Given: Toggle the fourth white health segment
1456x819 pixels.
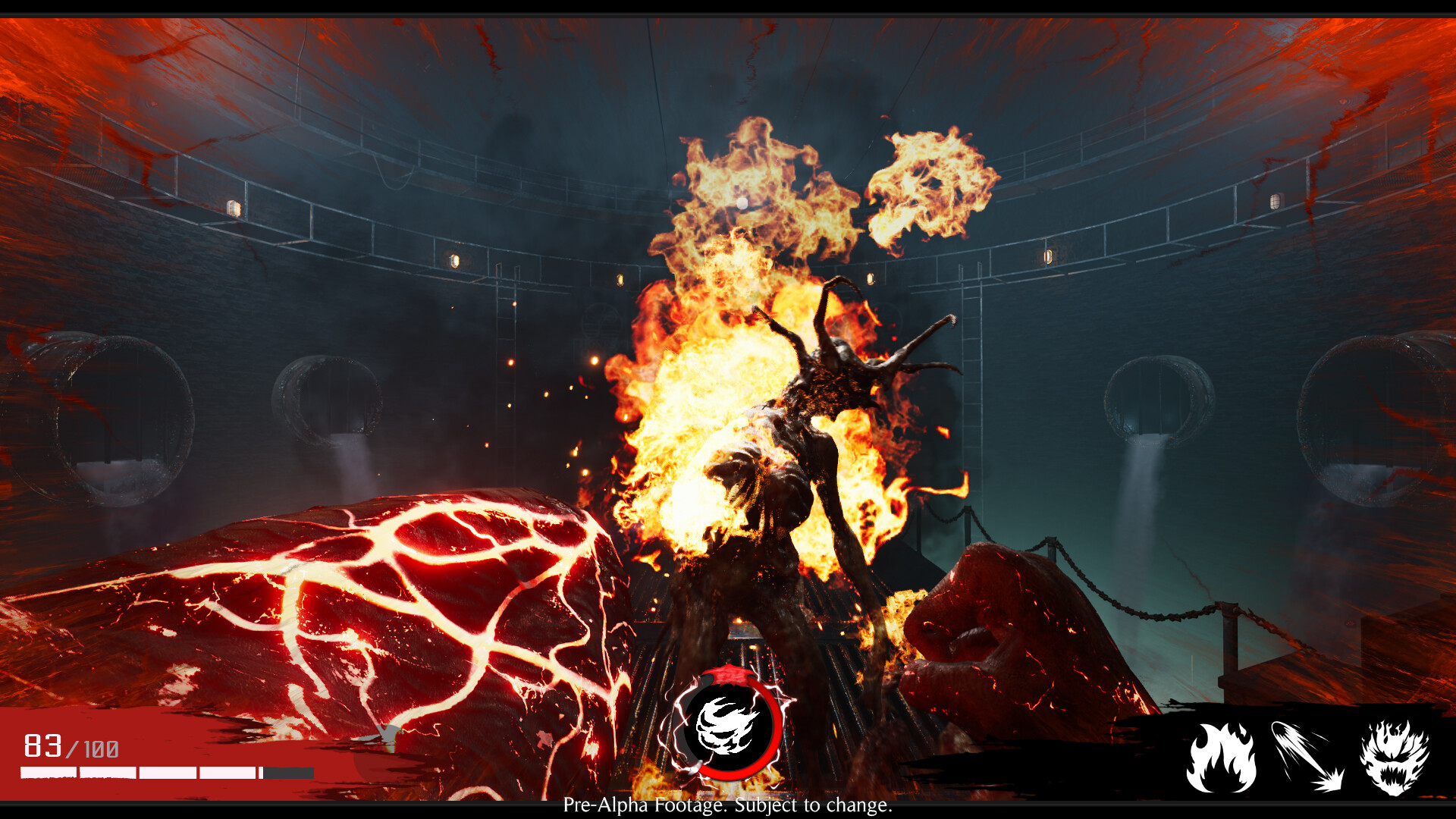Looking at the screenshot, I should (x=227, y=773).
